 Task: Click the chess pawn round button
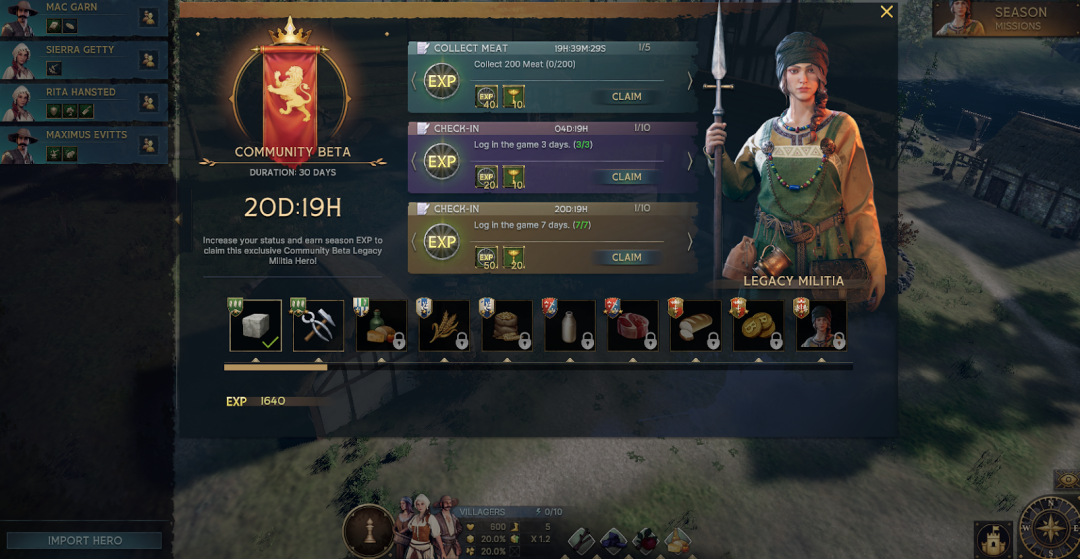(x=367, y=530)
